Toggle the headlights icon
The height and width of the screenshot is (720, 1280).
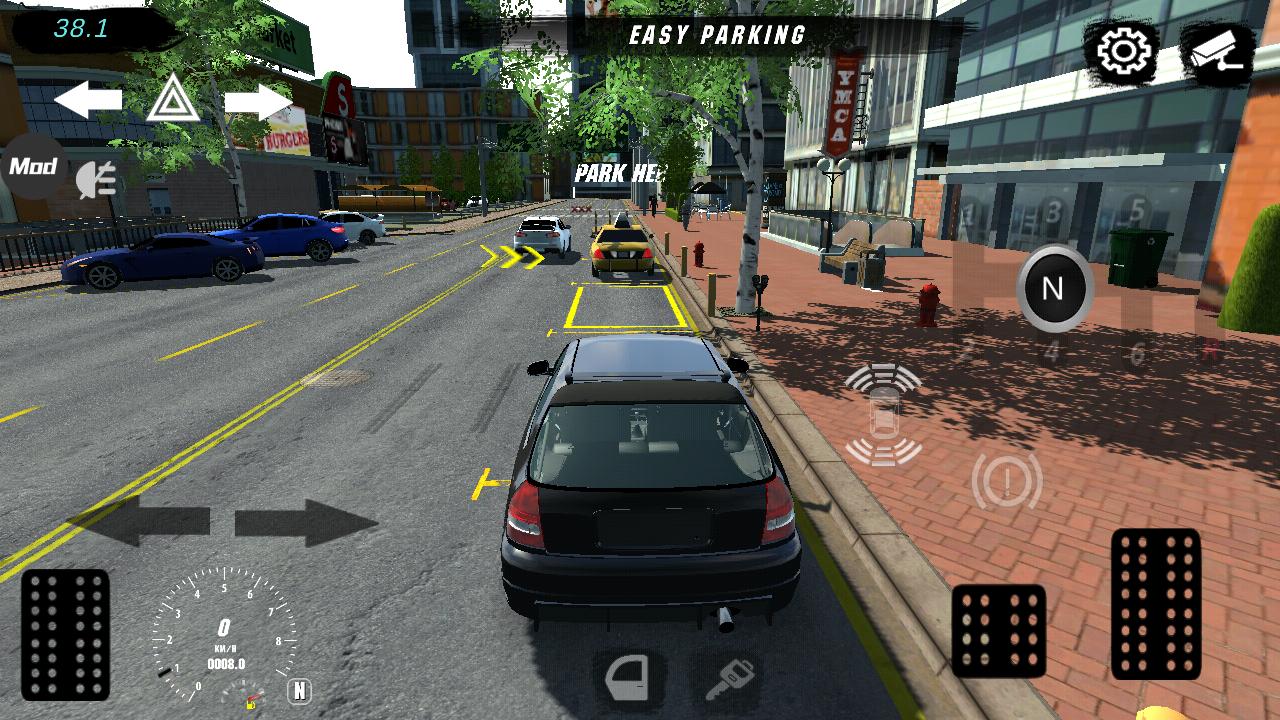coord(97,180)
